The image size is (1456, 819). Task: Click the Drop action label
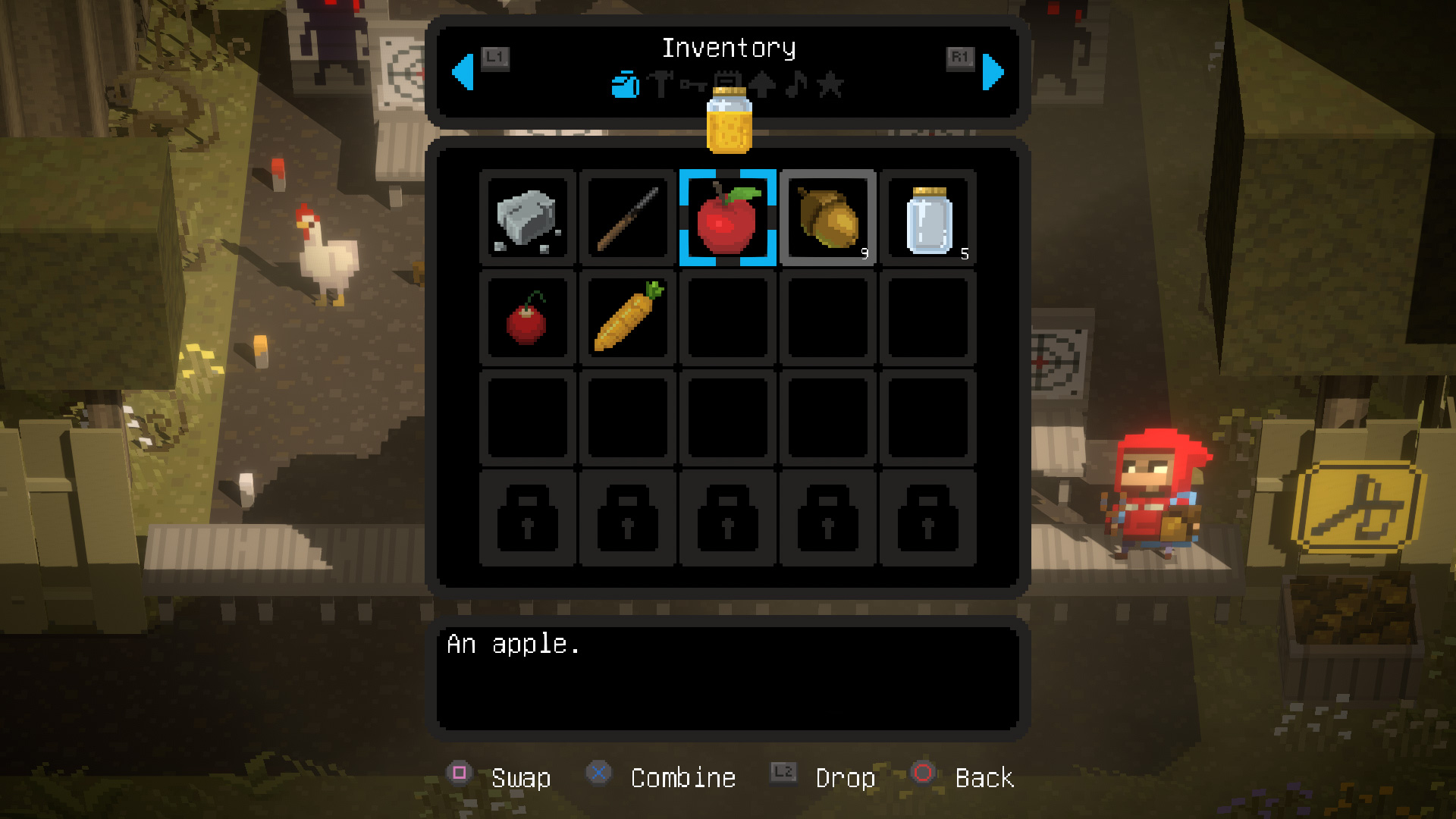[x=845, y=777]
